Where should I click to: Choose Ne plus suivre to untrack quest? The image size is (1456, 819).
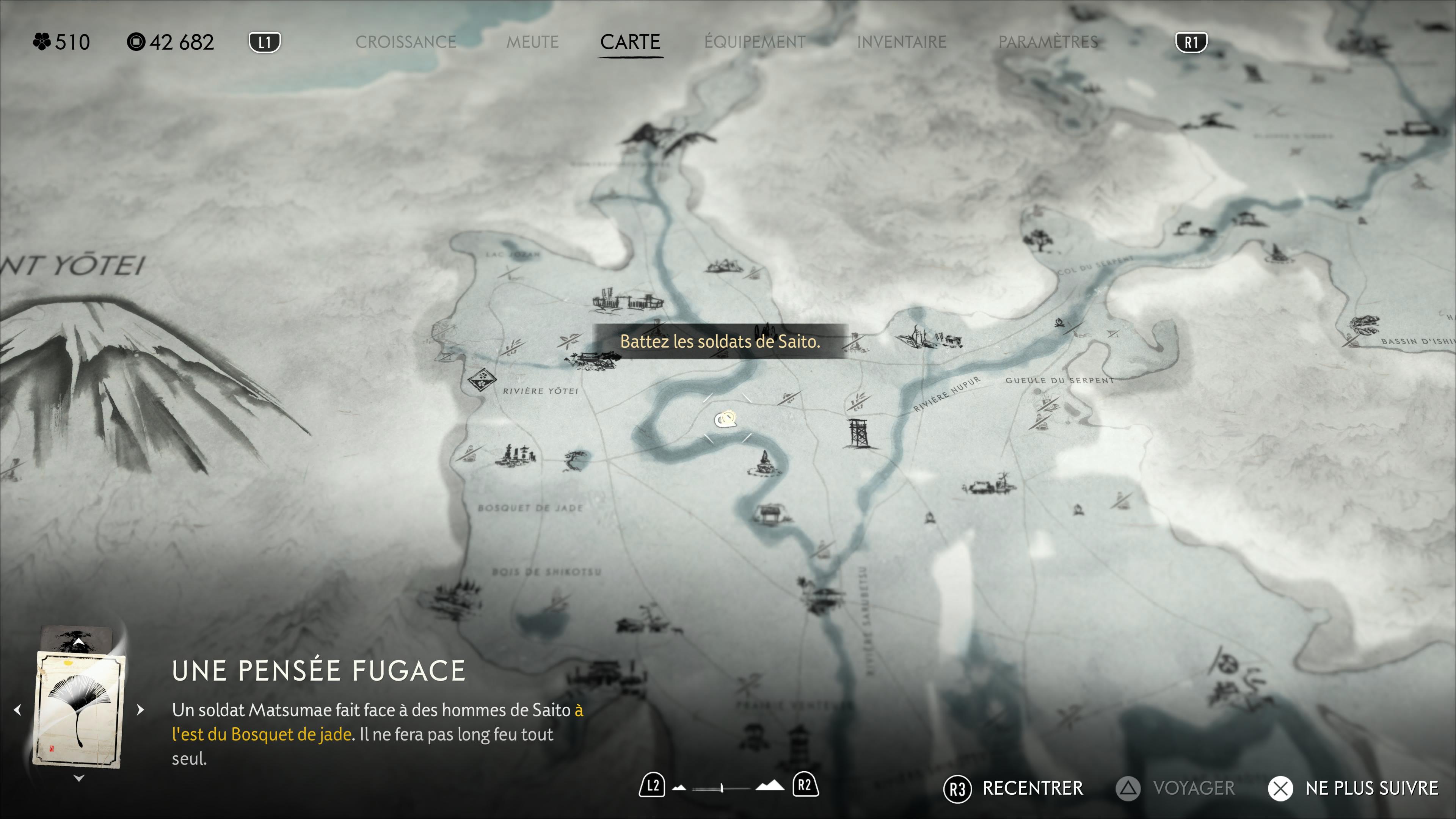click(x=1353, y=789)
